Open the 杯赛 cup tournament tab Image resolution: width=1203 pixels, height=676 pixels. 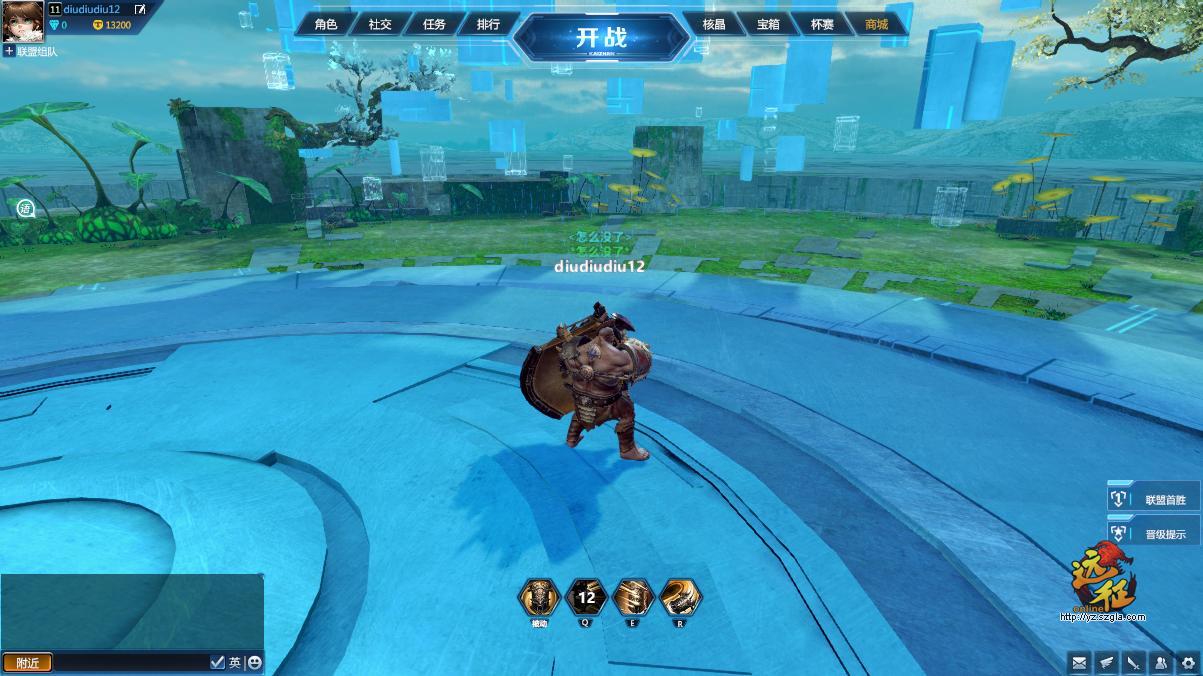point(822,24)
